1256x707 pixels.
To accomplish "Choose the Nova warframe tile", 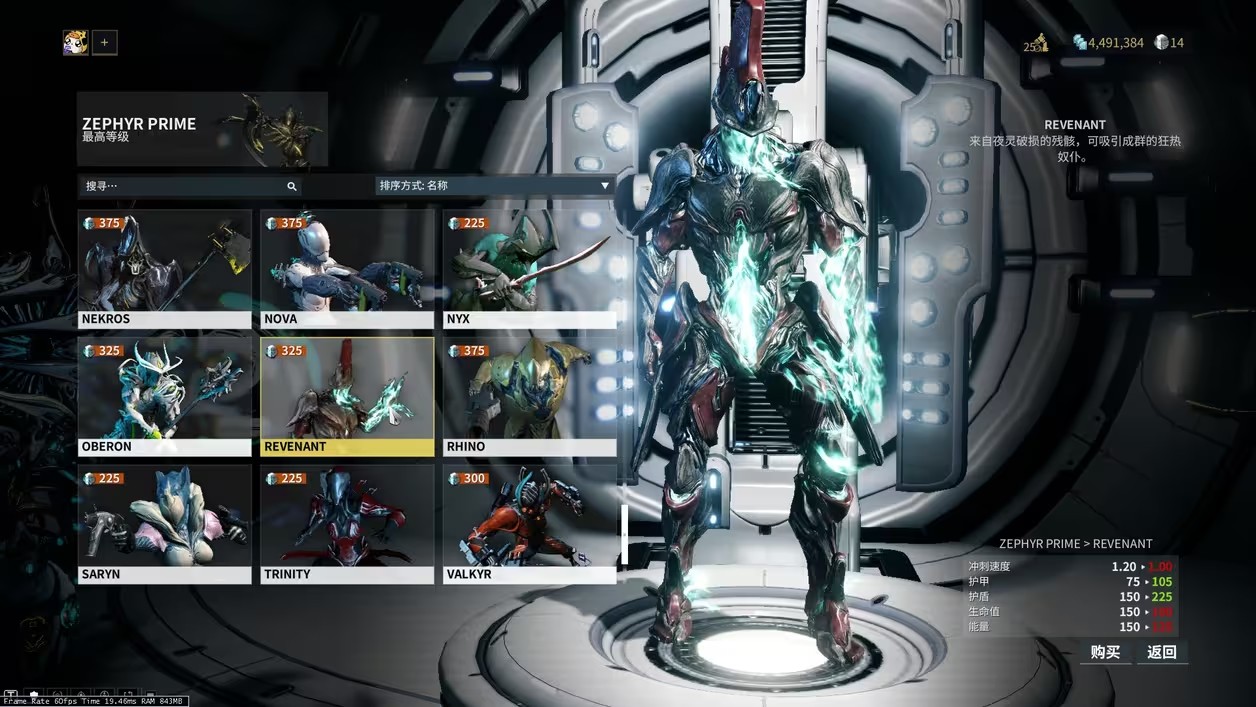I will click(x=347, y=269).
